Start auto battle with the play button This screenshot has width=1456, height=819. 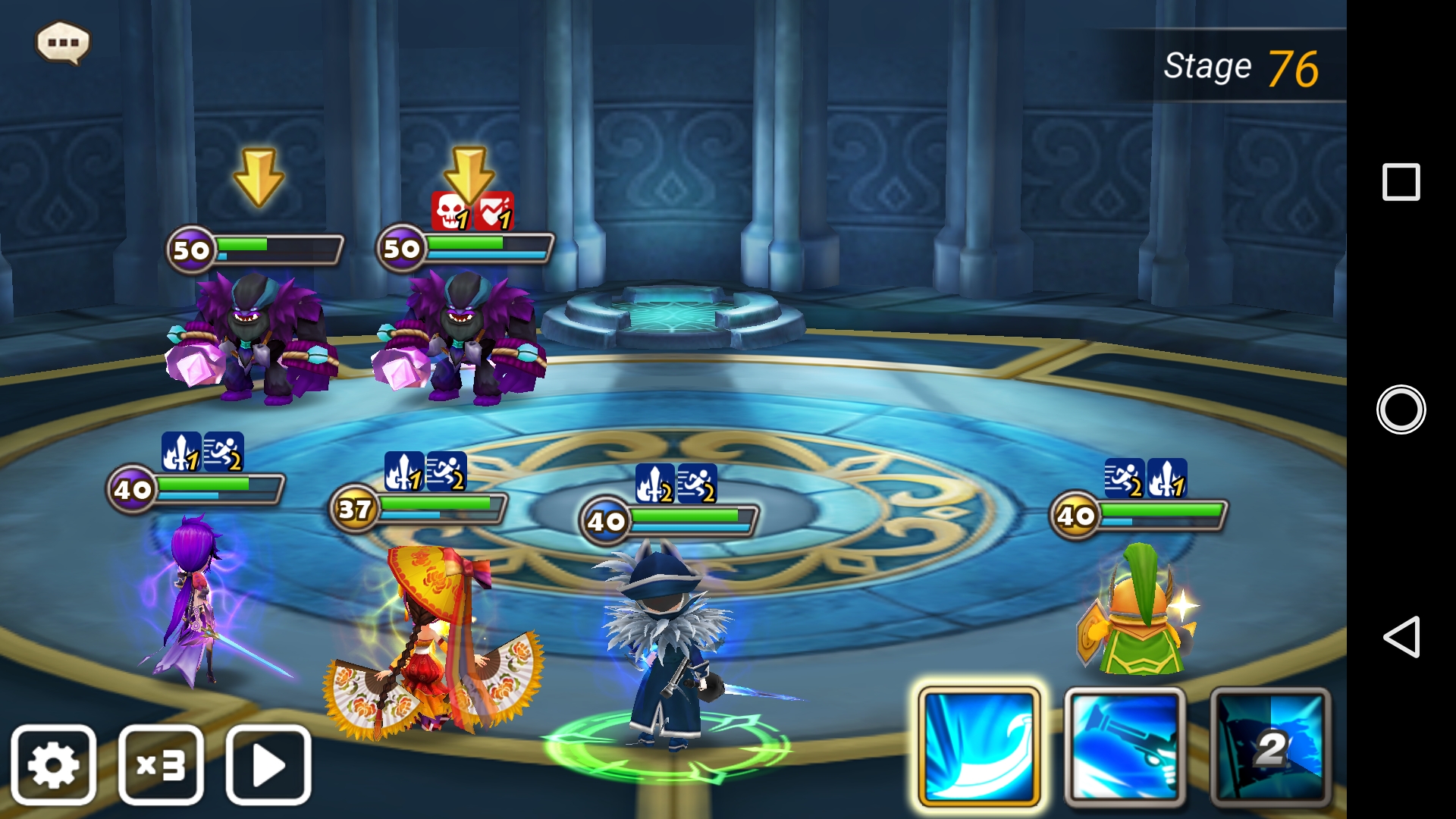[268, 764]
